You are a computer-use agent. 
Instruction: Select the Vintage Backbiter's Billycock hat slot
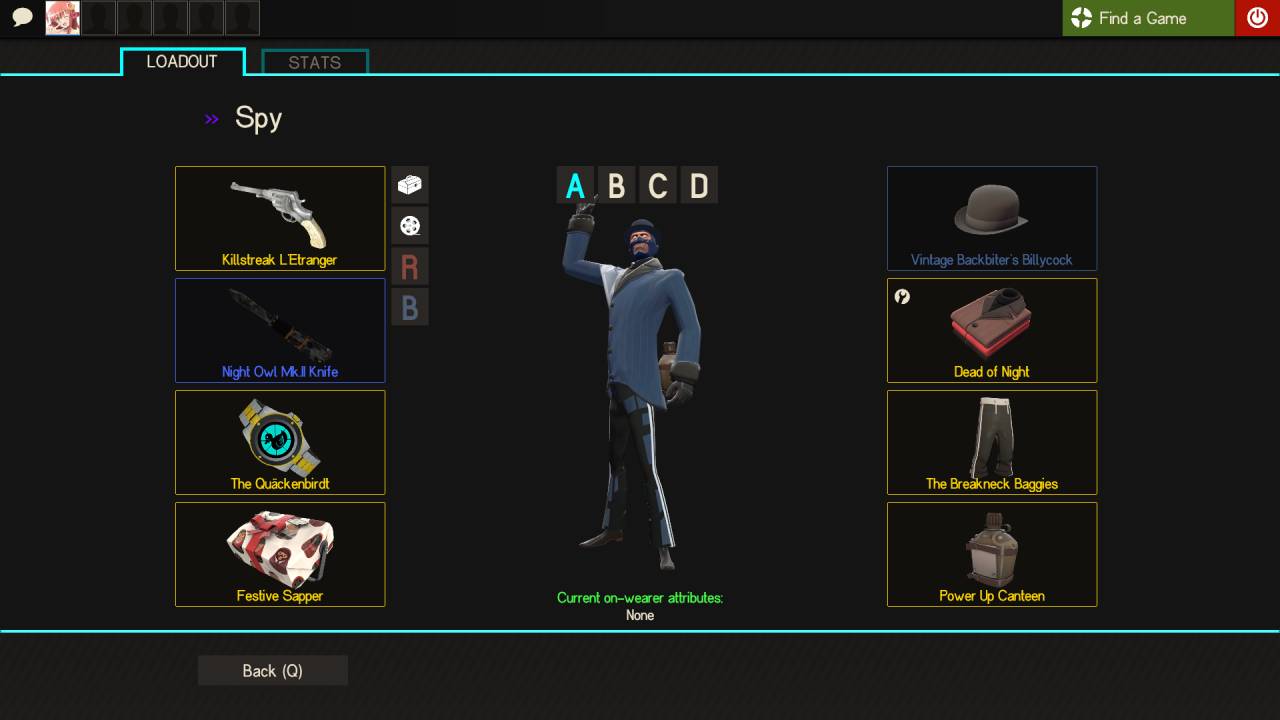pos(992,218)
